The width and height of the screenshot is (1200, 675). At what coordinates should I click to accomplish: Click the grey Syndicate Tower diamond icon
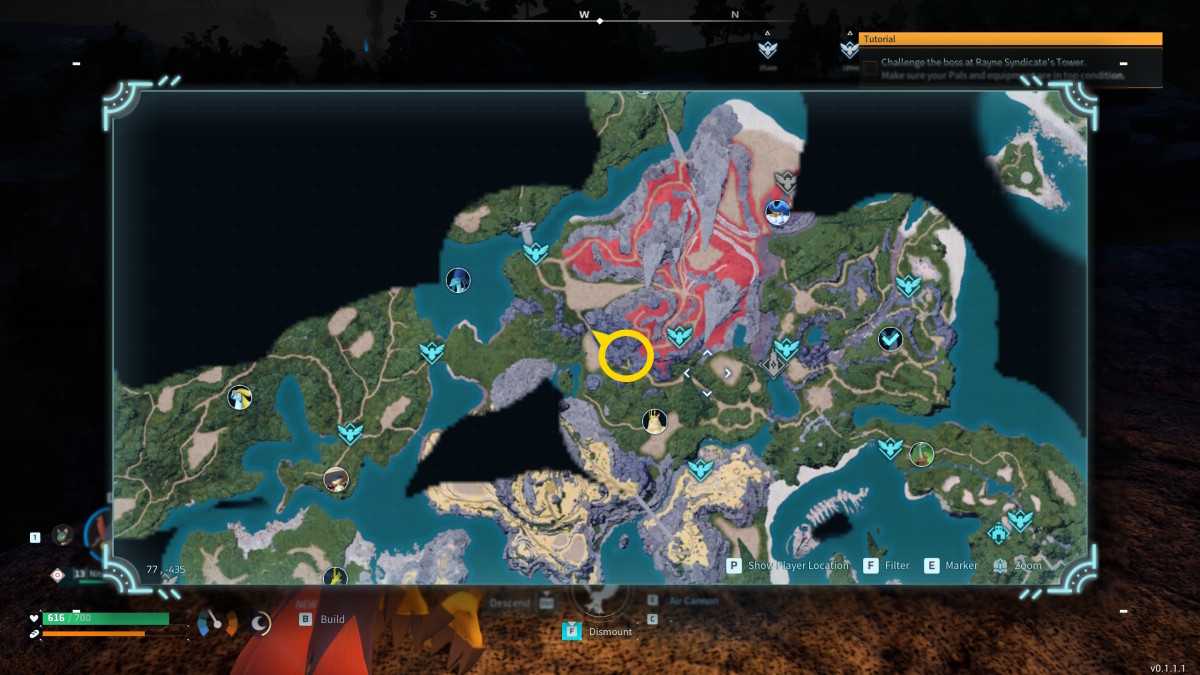(772, 364)
